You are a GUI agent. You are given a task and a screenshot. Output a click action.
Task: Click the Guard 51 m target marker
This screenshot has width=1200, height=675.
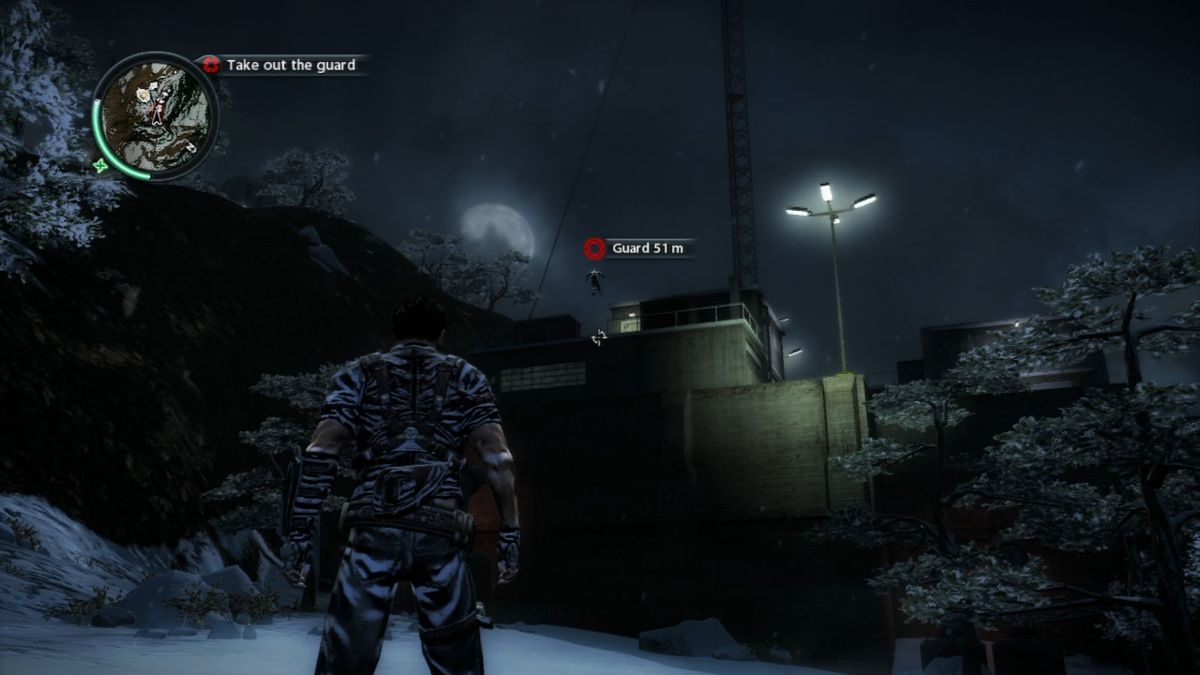click(596, 248)
